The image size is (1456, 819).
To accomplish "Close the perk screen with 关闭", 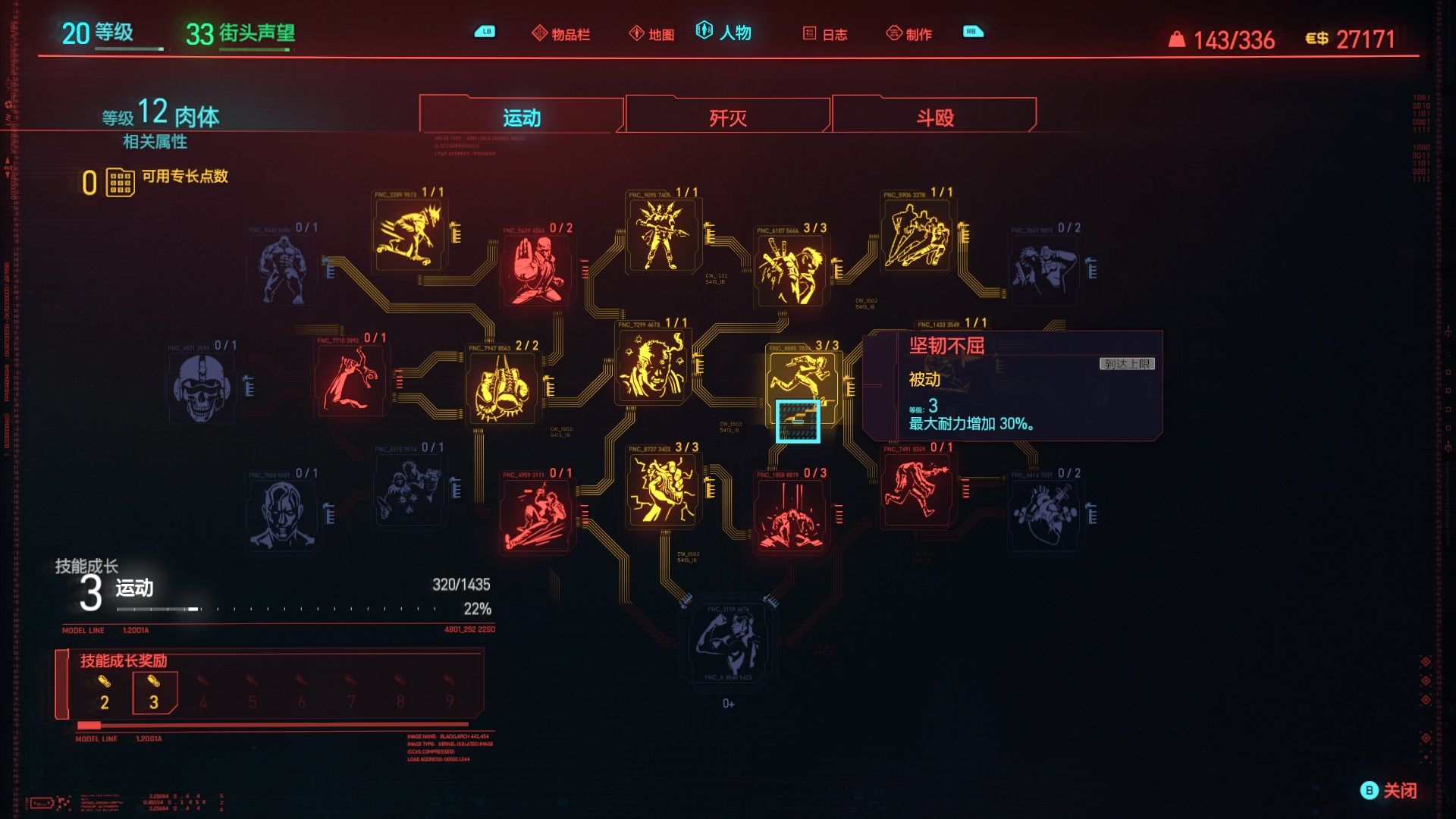I will pyautogui.click(x=1389, y=790).
